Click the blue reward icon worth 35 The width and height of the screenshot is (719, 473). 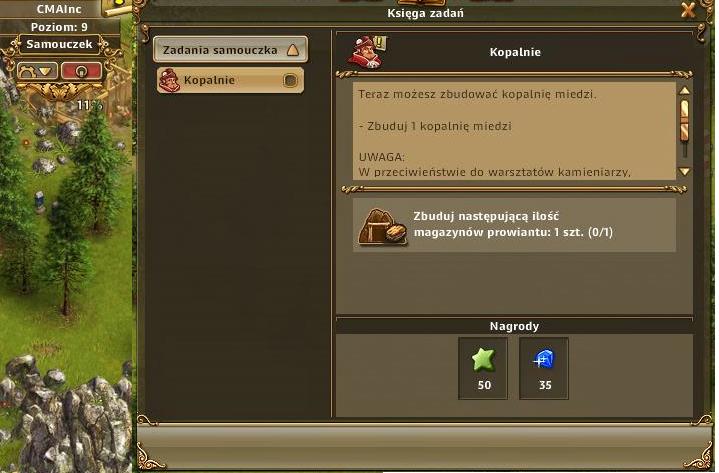point(545,360)
